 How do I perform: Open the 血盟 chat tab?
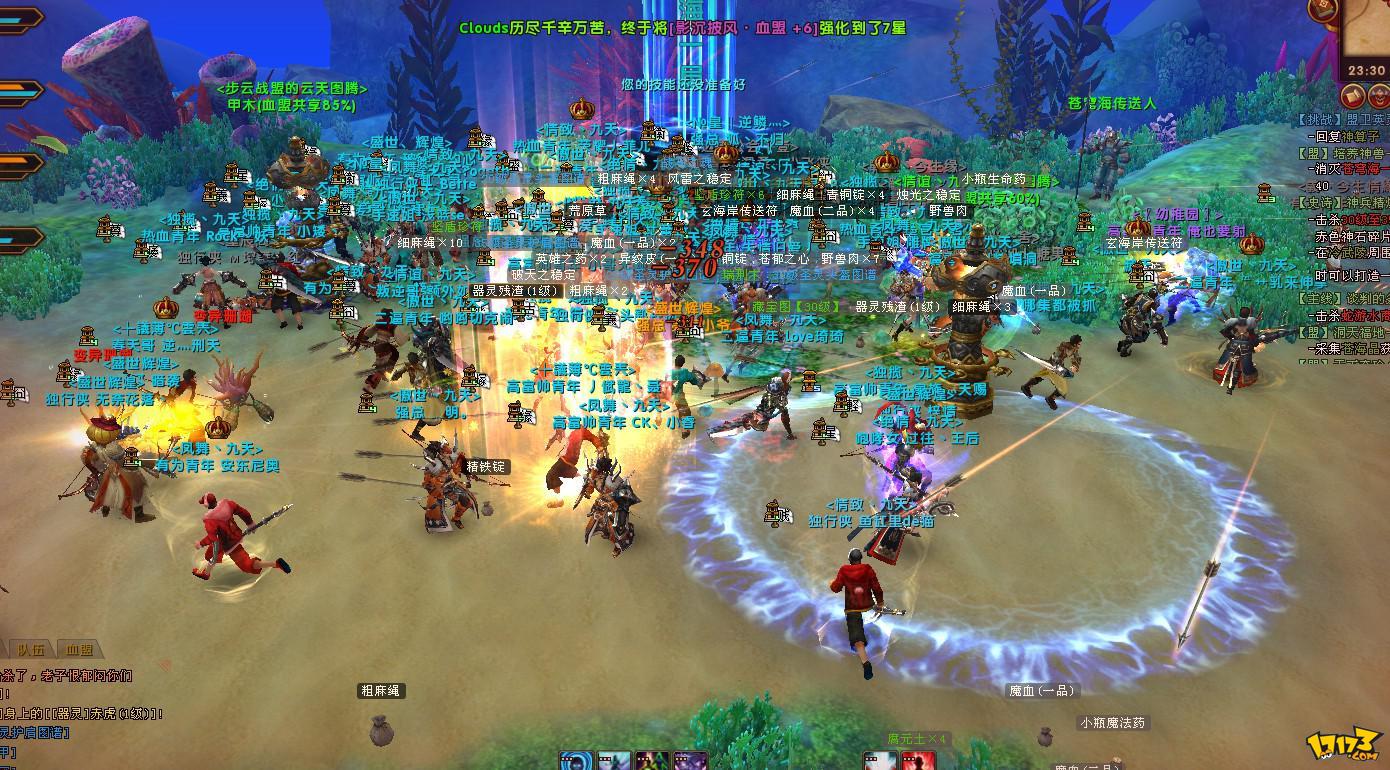coord(79,650)
